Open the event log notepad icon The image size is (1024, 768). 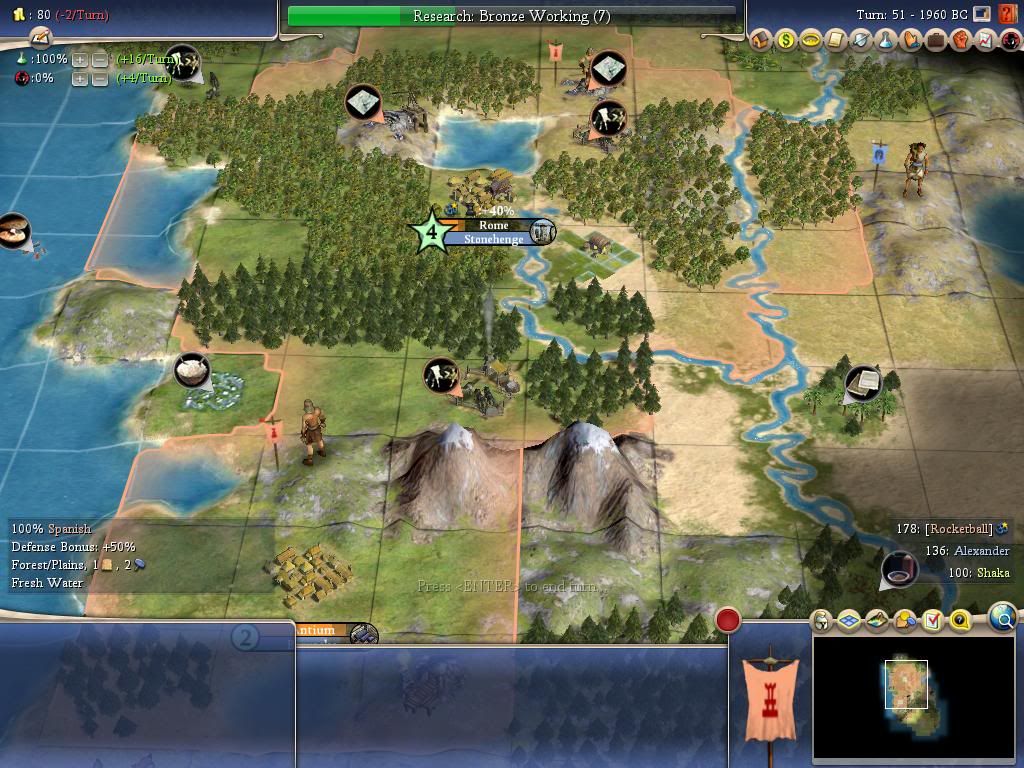coord(40,38)
